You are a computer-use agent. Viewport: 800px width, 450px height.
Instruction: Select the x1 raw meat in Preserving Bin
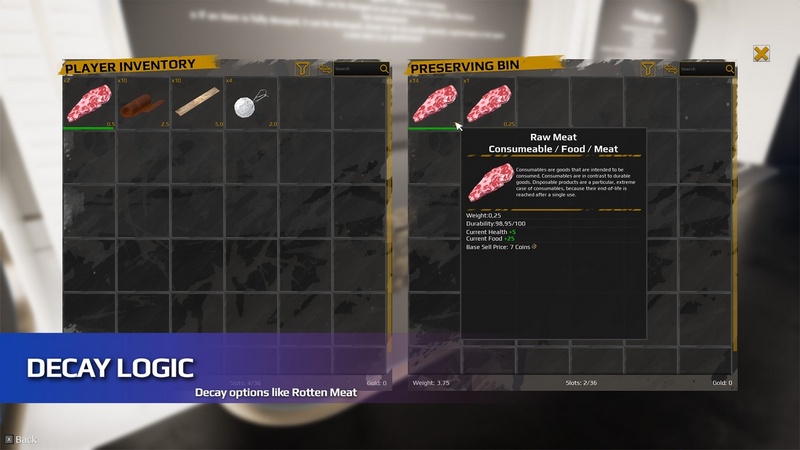487,103
